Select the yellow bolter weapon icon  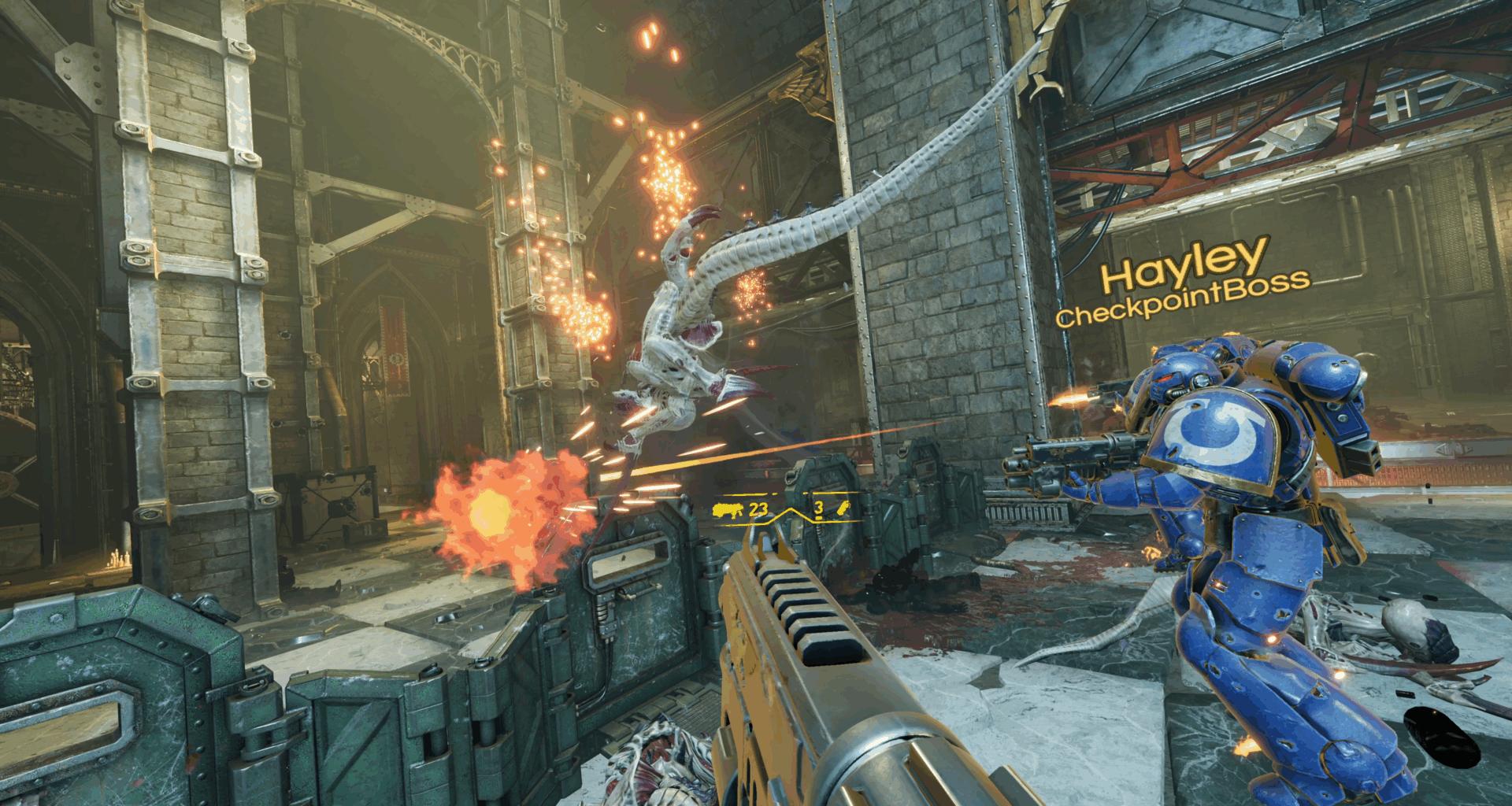728,511
